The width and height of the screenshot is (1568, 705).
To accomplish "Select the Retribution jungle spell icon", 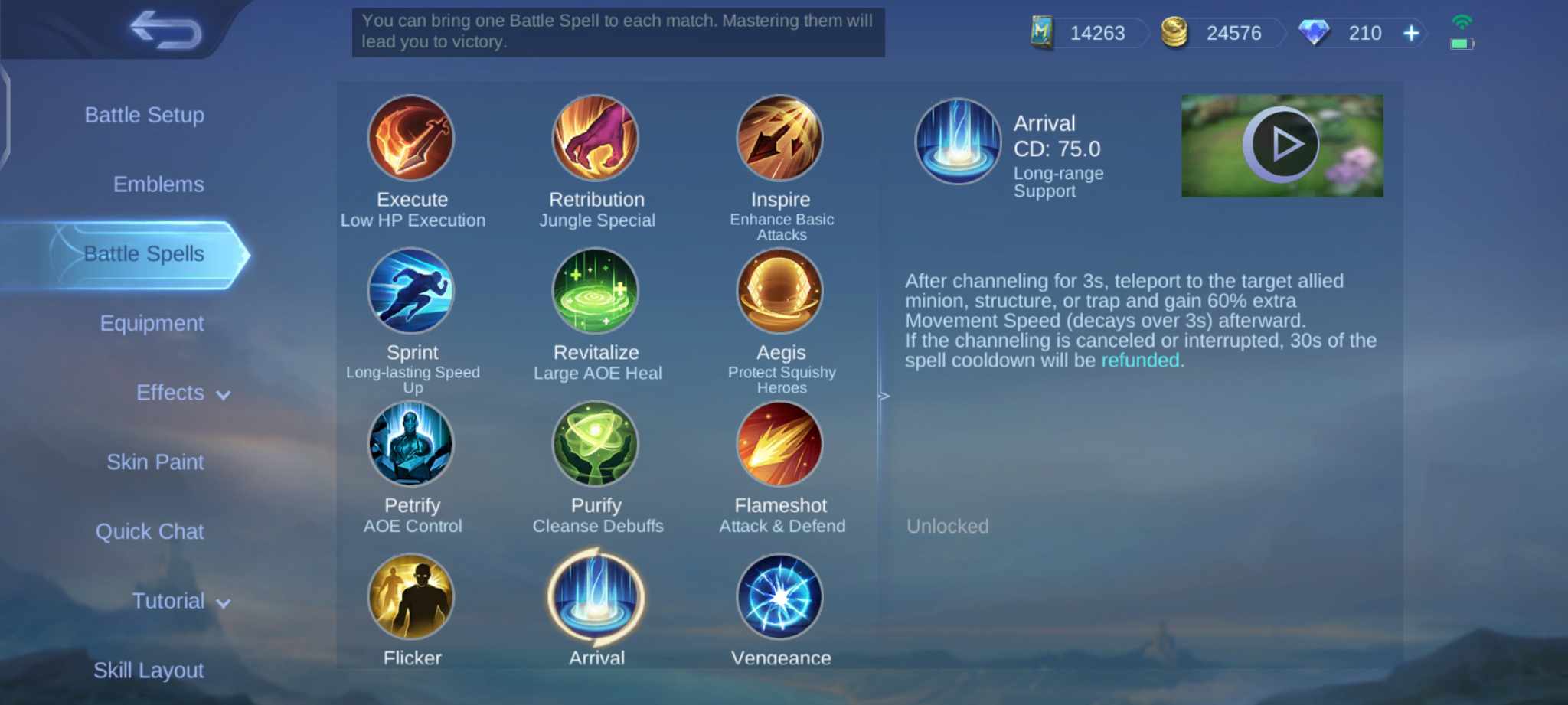I will click(x=596, y=139).
